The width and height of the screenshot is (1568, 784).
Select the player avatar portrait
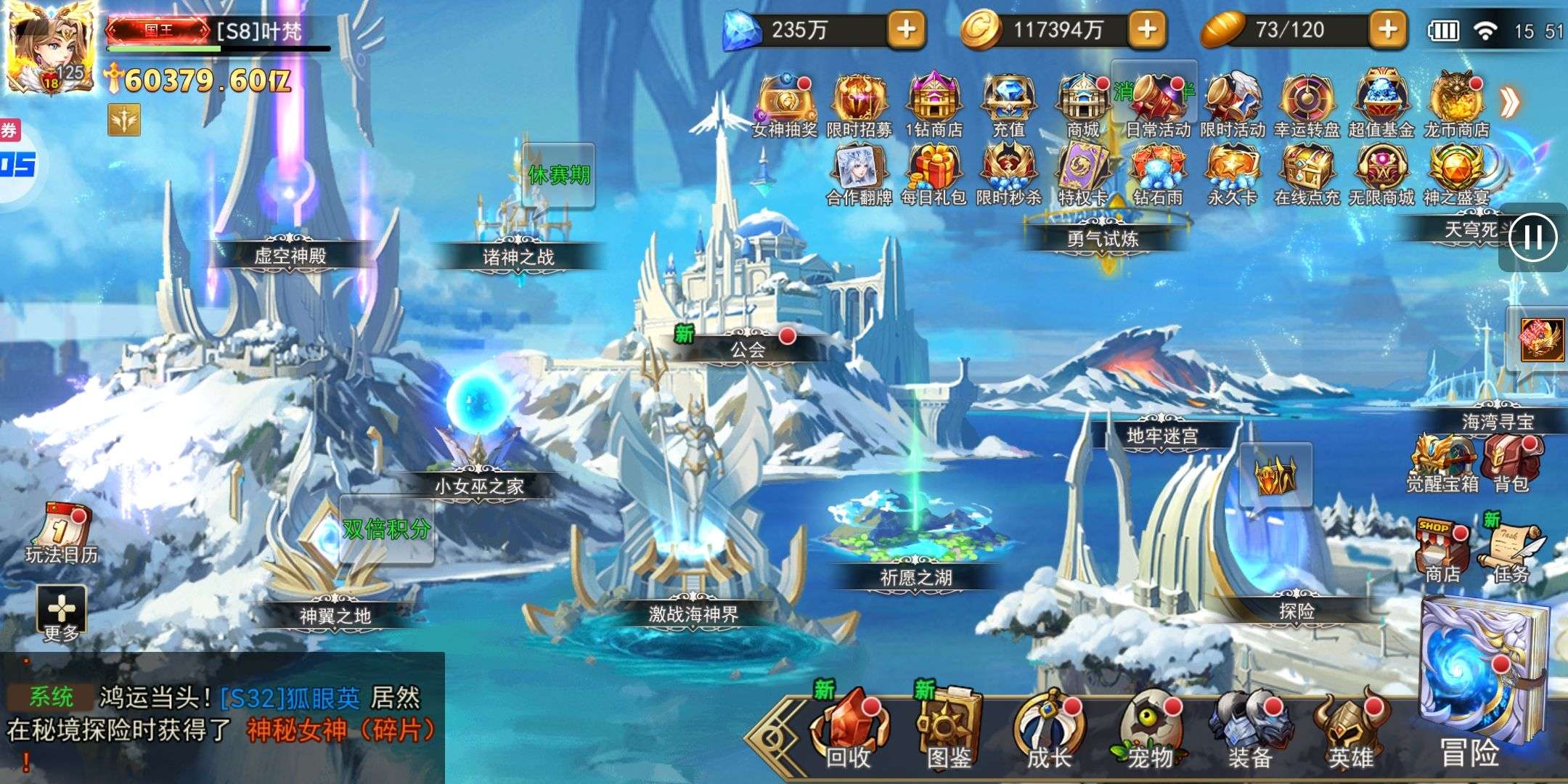click(49, 46)
